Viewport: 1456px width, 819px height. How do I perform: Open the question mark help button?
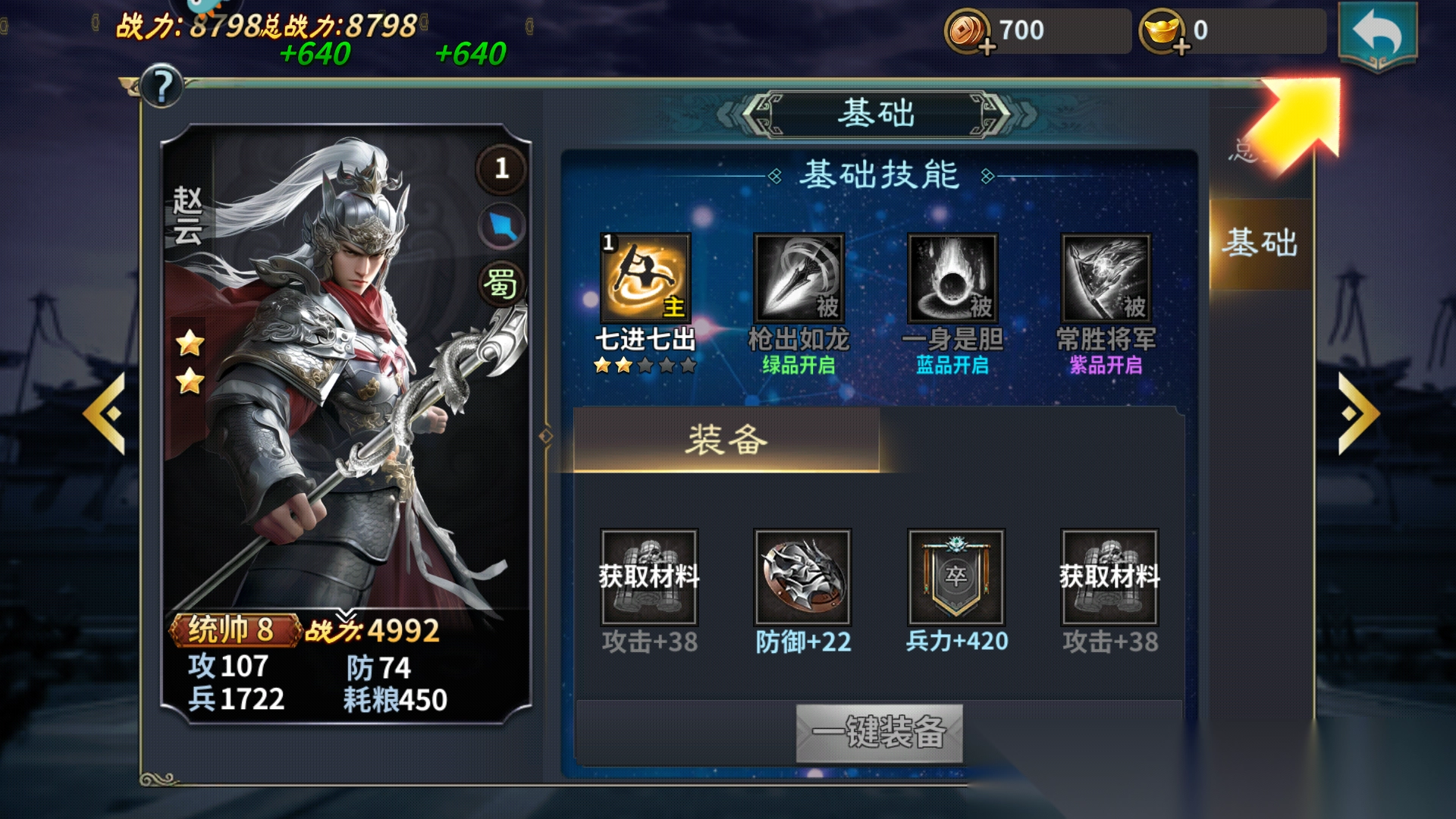coord(162,86)
